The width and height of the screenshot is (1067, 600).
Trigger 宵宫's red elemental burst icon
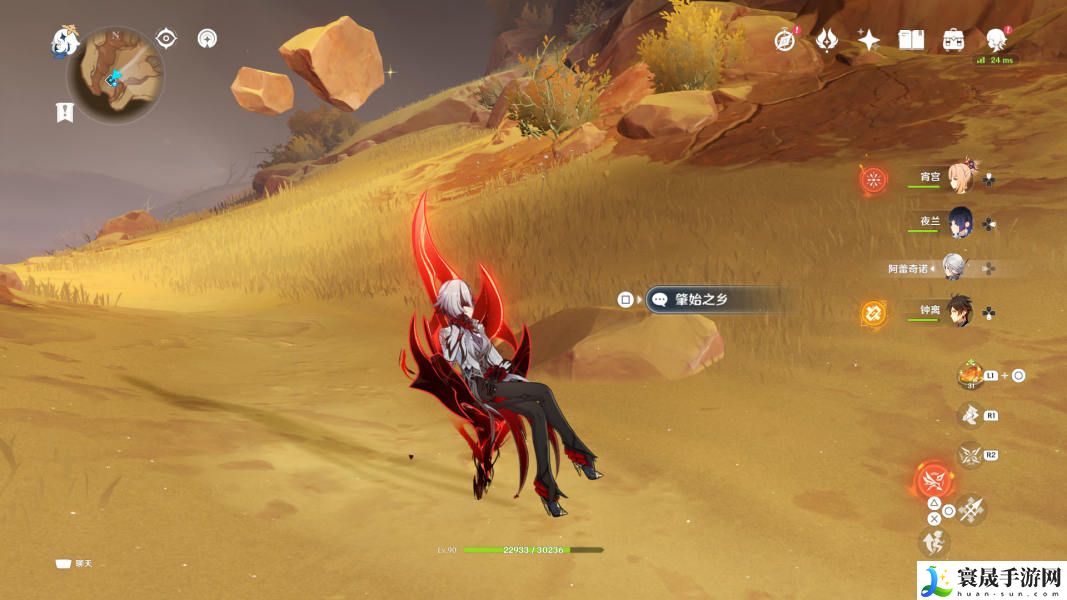(874, 180)
